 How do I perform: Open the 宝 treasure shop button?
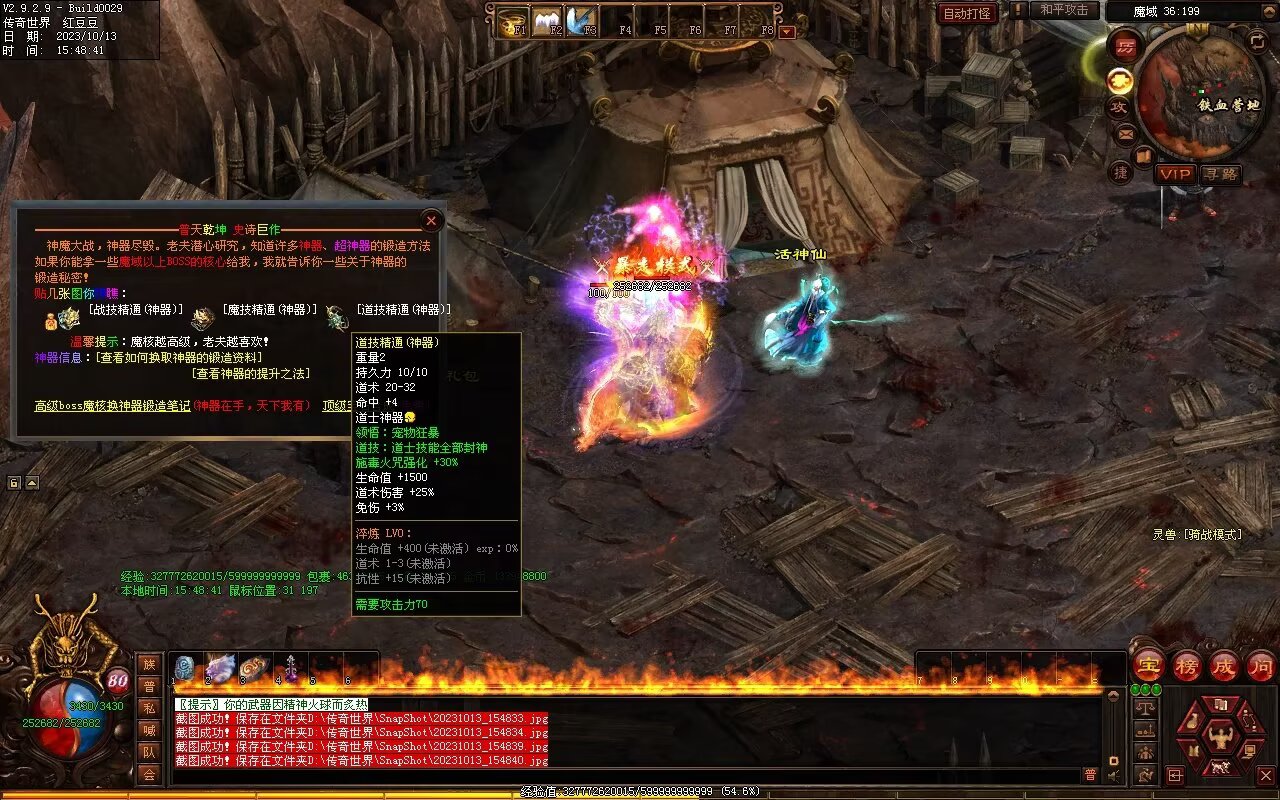click(1148, 665)
